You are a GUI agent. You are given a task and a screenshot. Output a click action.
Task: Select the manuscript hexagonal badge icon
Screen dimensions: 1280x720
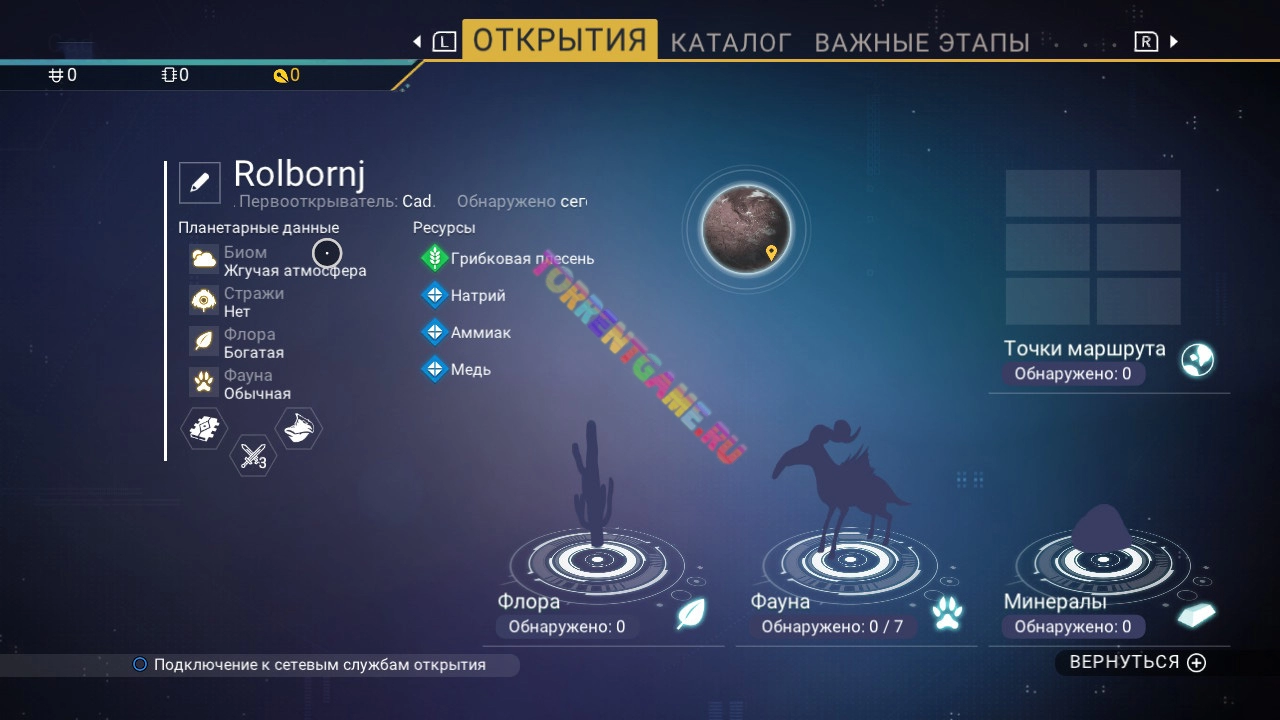(x=204, y=428)
